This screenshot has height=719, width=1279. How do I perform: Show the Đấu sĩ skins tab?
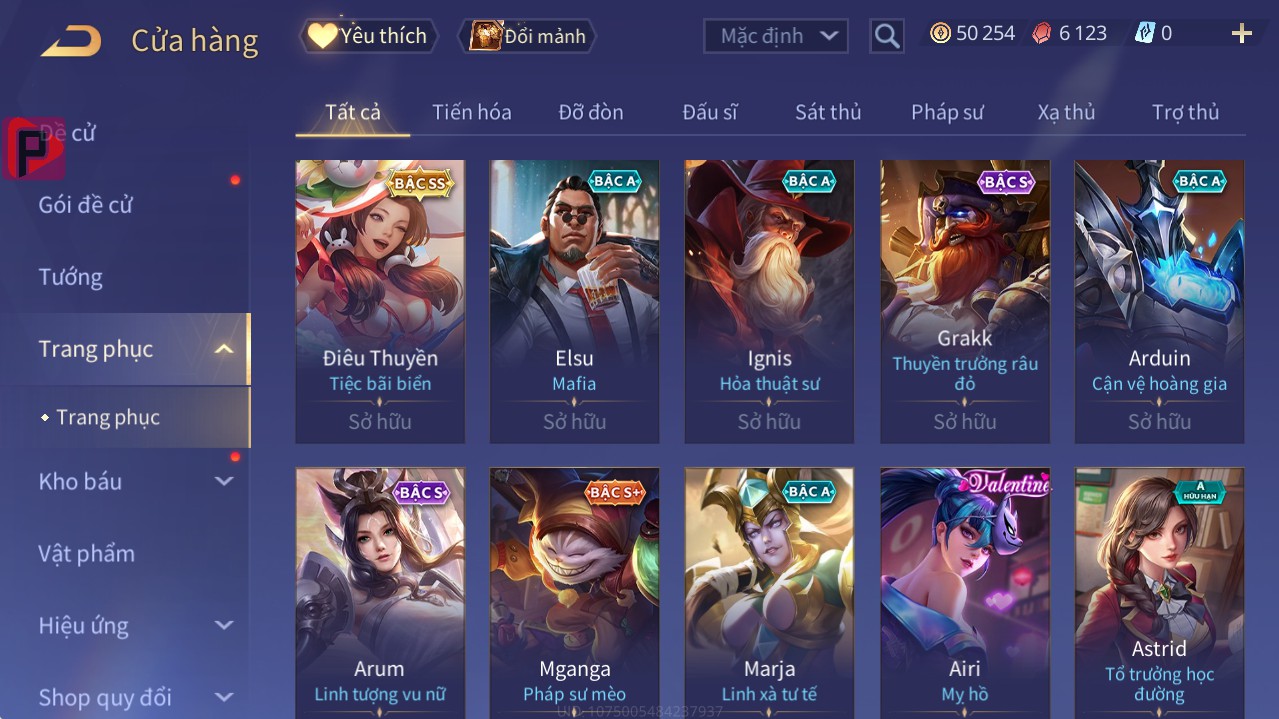point(709,112)
